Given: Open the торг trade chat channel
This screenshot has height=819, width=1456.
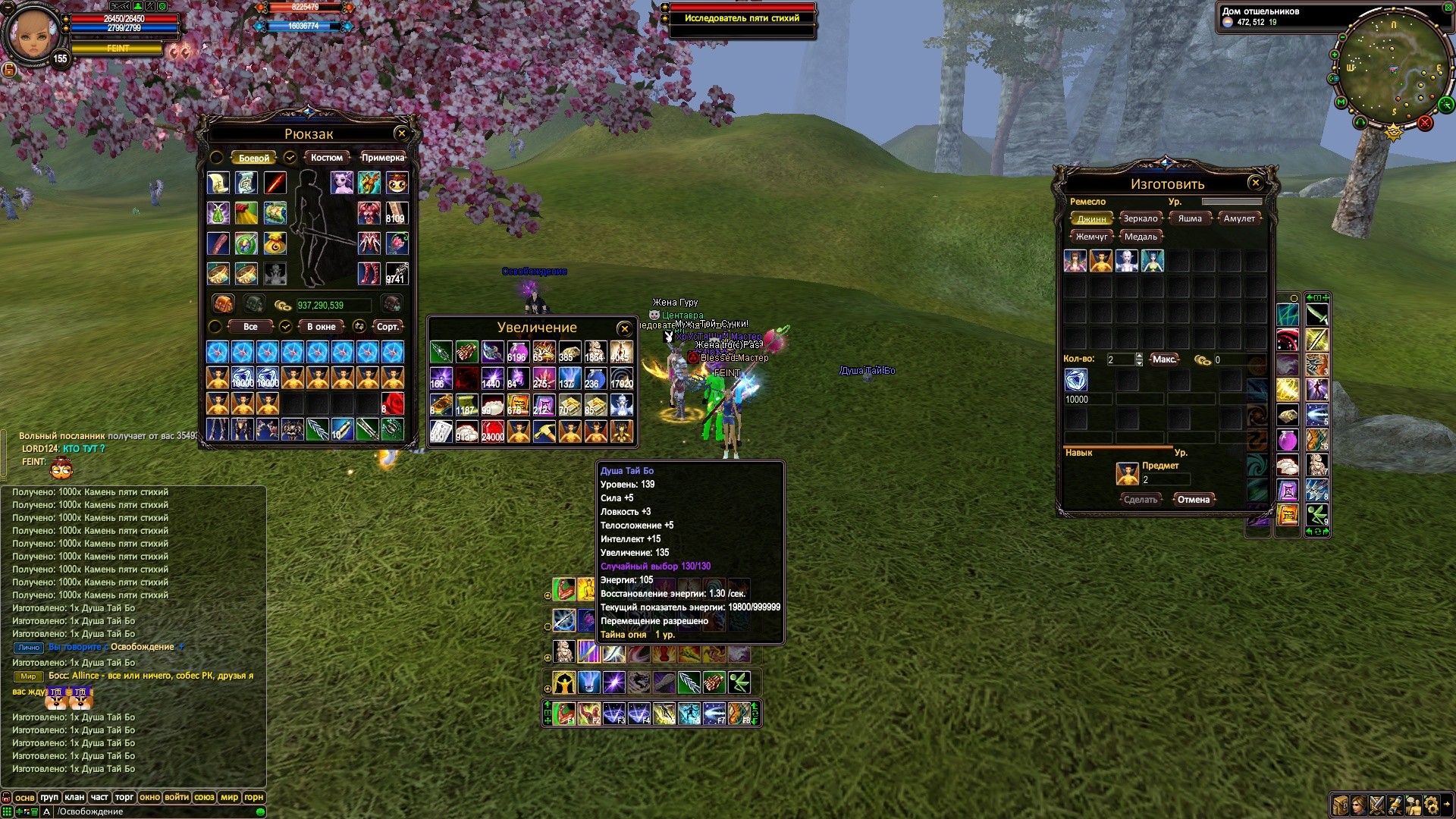Looking at the screenshot, I should tap(124, 797).
